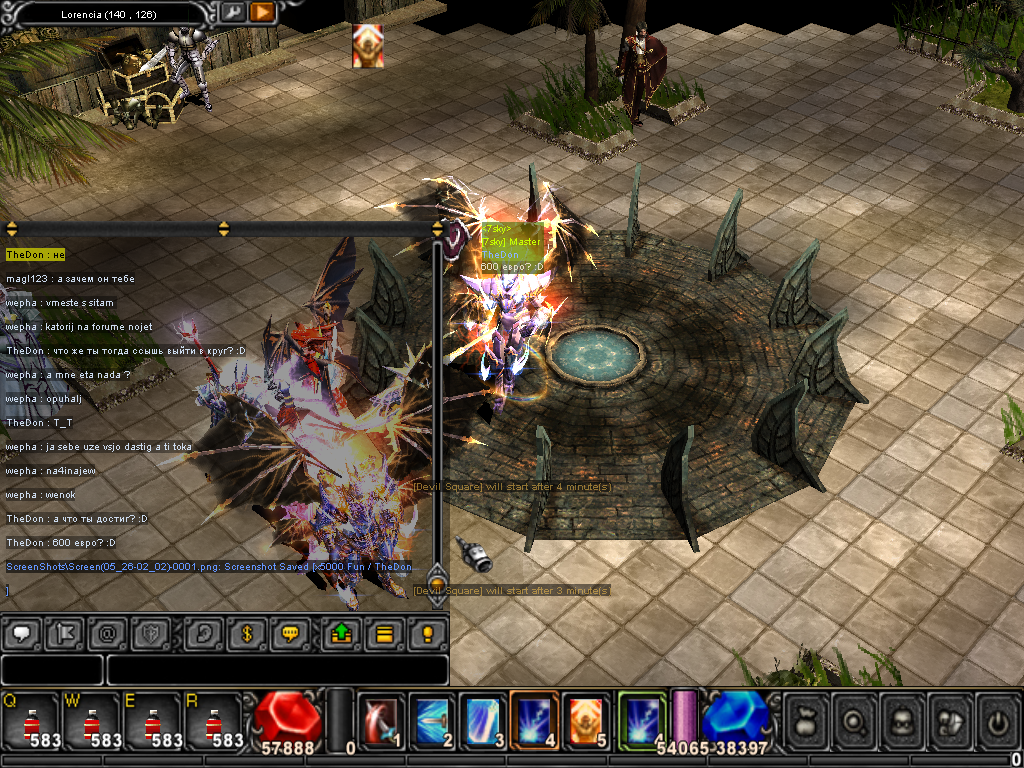This screenshot has height=768, width=1024.
Task: Select the active buff icon
Action: (367, 46)
